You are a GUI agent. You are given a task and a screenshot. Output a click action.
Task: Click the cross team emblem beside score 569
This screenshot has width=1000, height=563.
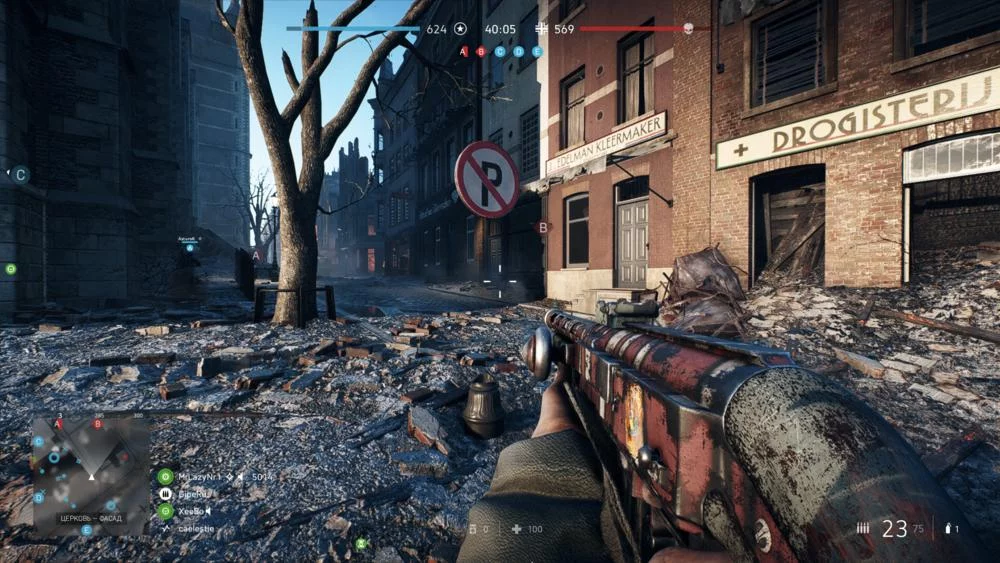click(x=542, y=29)
